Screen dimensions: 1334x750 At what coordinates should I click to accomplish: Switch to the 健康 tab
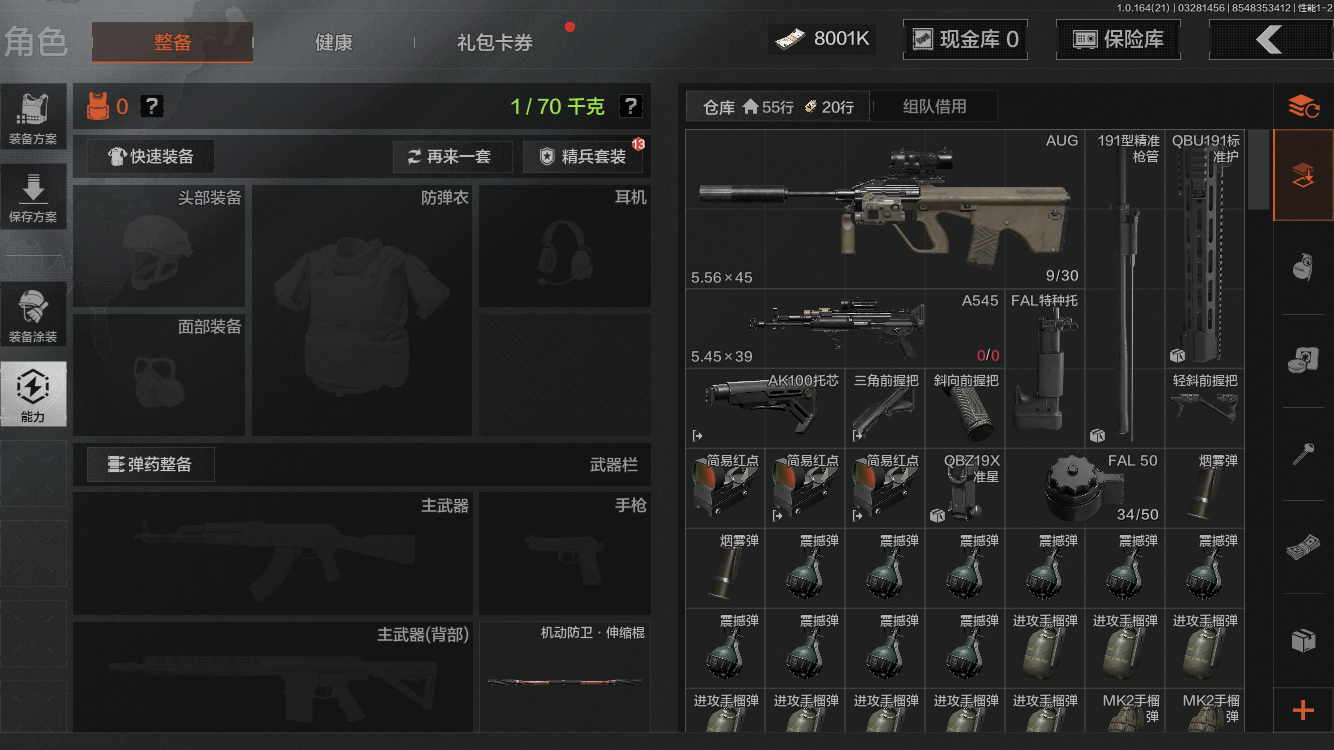click(333, 43)
